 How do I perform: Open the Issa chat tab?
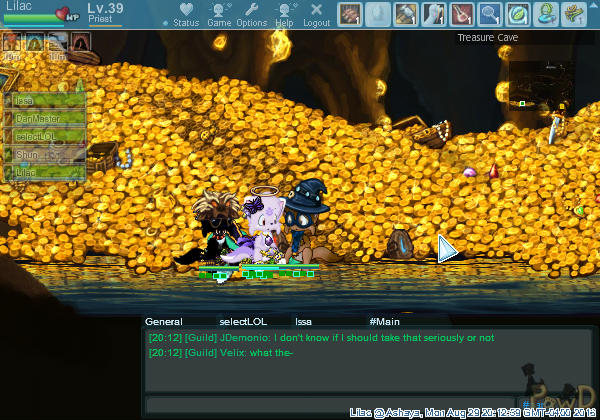[x=303, y=321]
